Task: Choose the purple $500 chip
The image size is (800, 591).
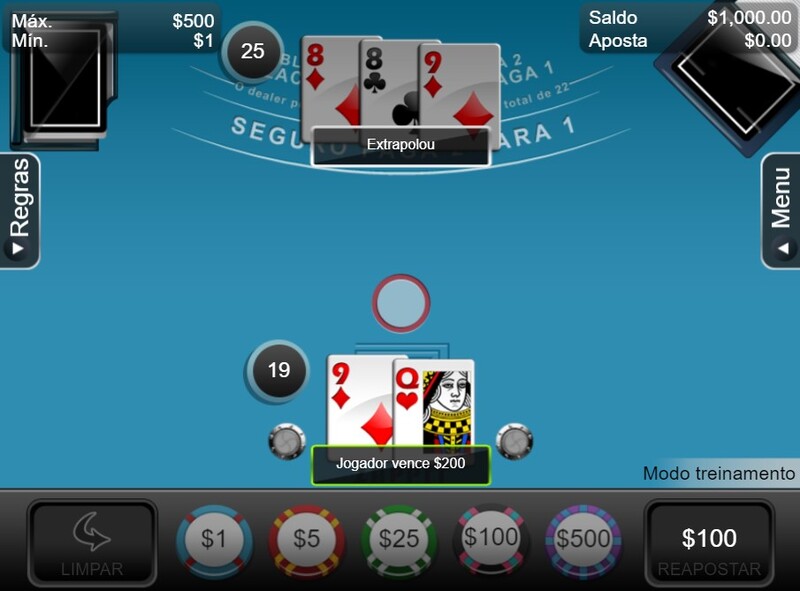Action: tap(583, 541)
